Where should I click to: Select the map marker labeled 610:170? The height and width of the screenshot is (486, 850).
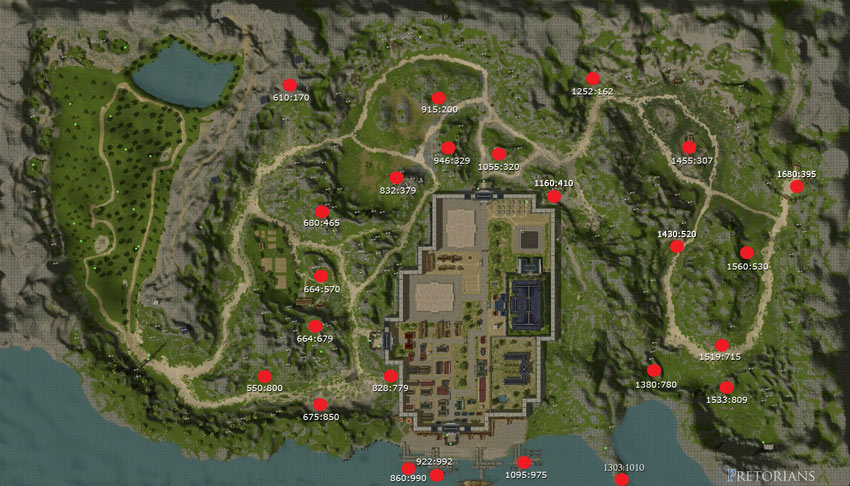[x=290, y=86]
